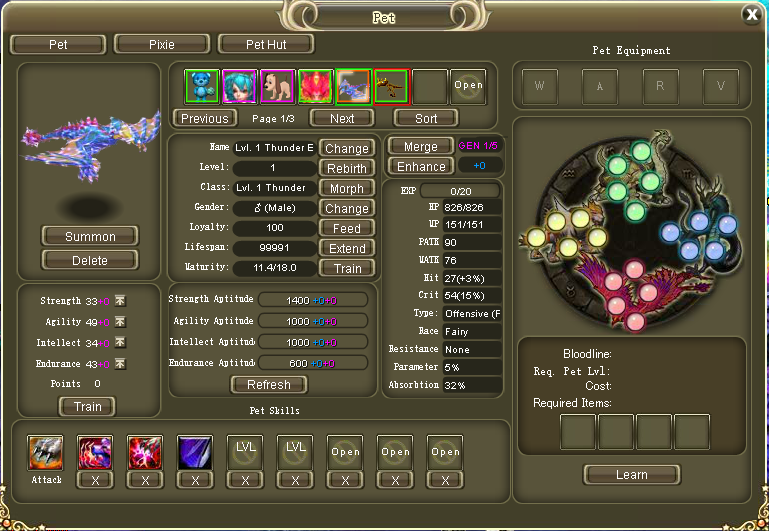Open the Merge pet option
Viewport: 769px width, 531px height.
[421, 146]
